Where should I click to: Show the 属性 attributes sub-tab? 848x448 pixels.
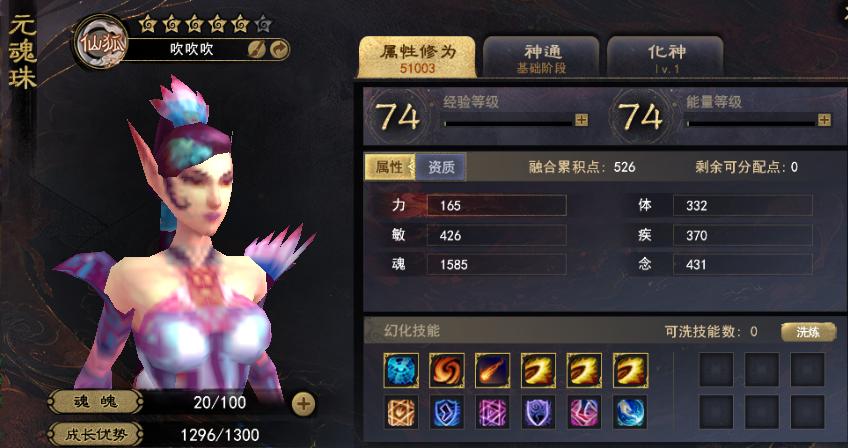point(389,167)
